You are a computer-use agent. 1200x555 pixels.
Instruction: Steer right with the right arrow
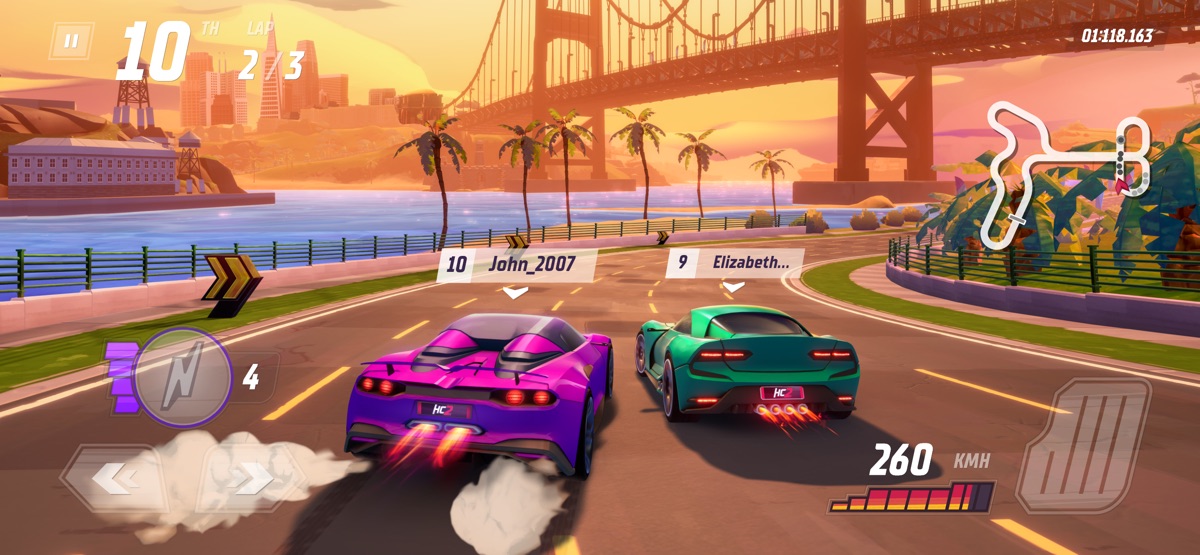[252, 480]
